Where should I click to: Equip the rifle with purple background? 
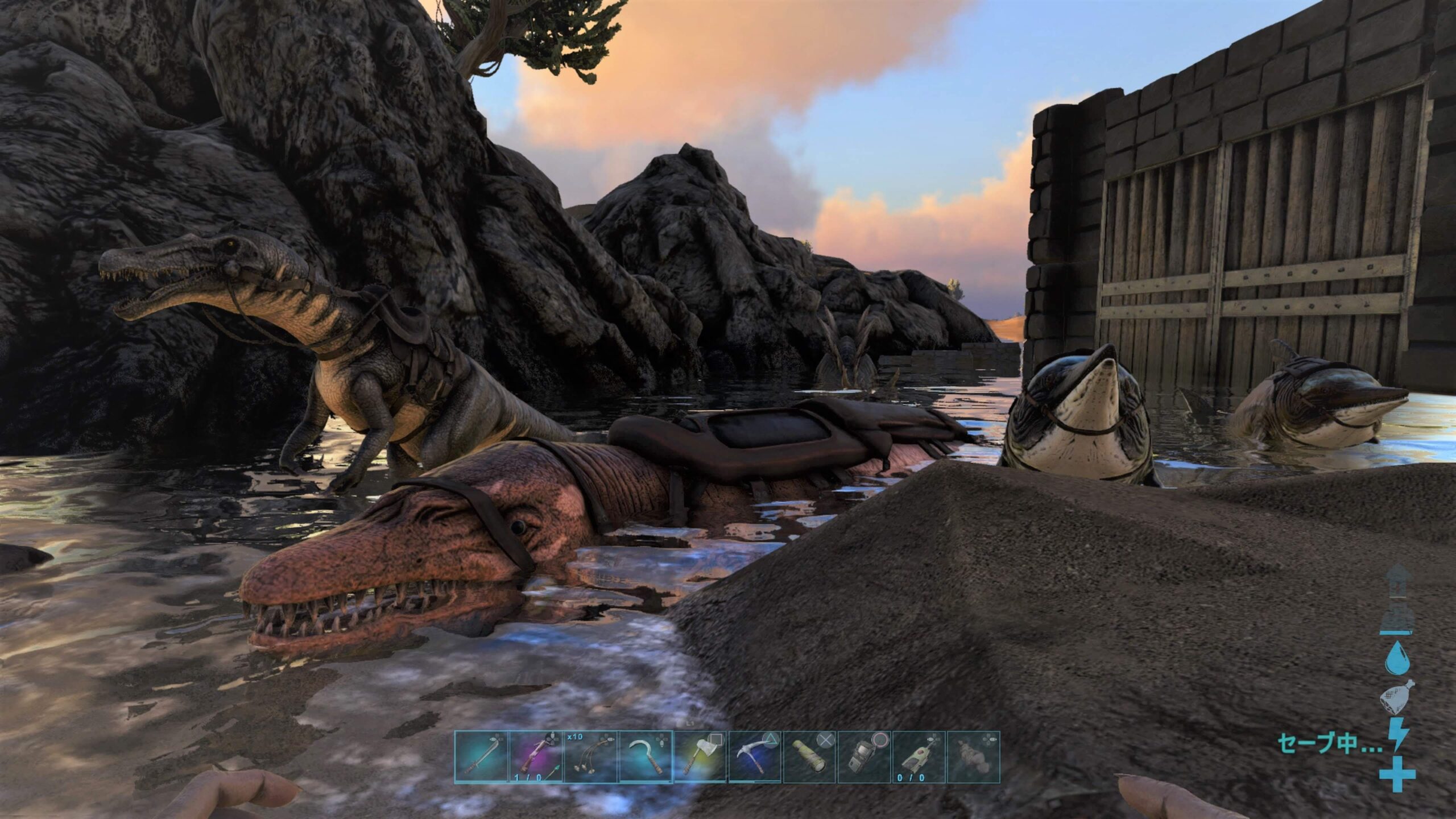click(535, 757)
